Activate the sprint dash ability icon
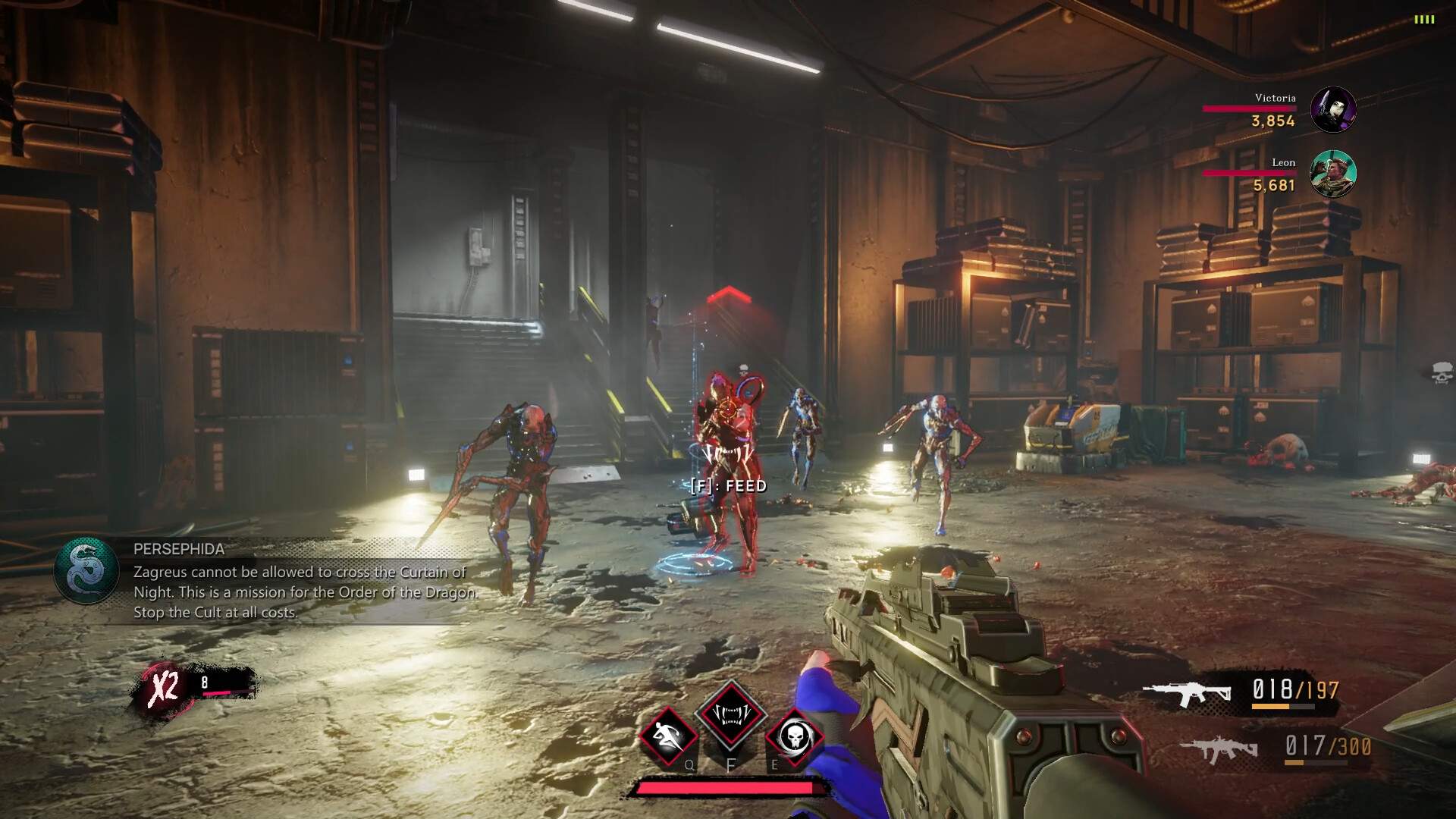1456x819 pixels. 668,736
